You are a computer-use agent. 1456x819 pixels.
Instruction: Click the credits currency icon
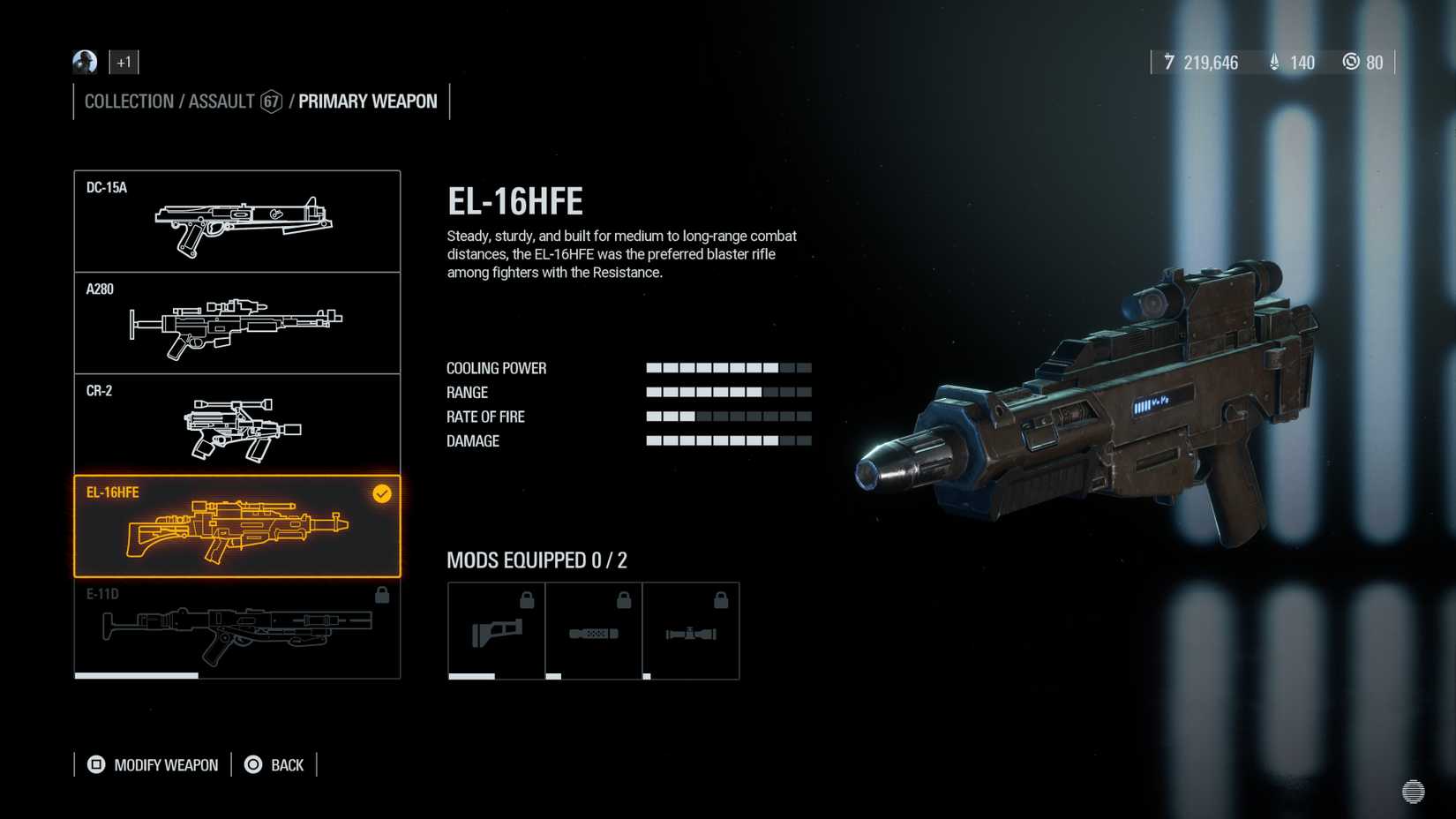click(x=1169, y=63)
